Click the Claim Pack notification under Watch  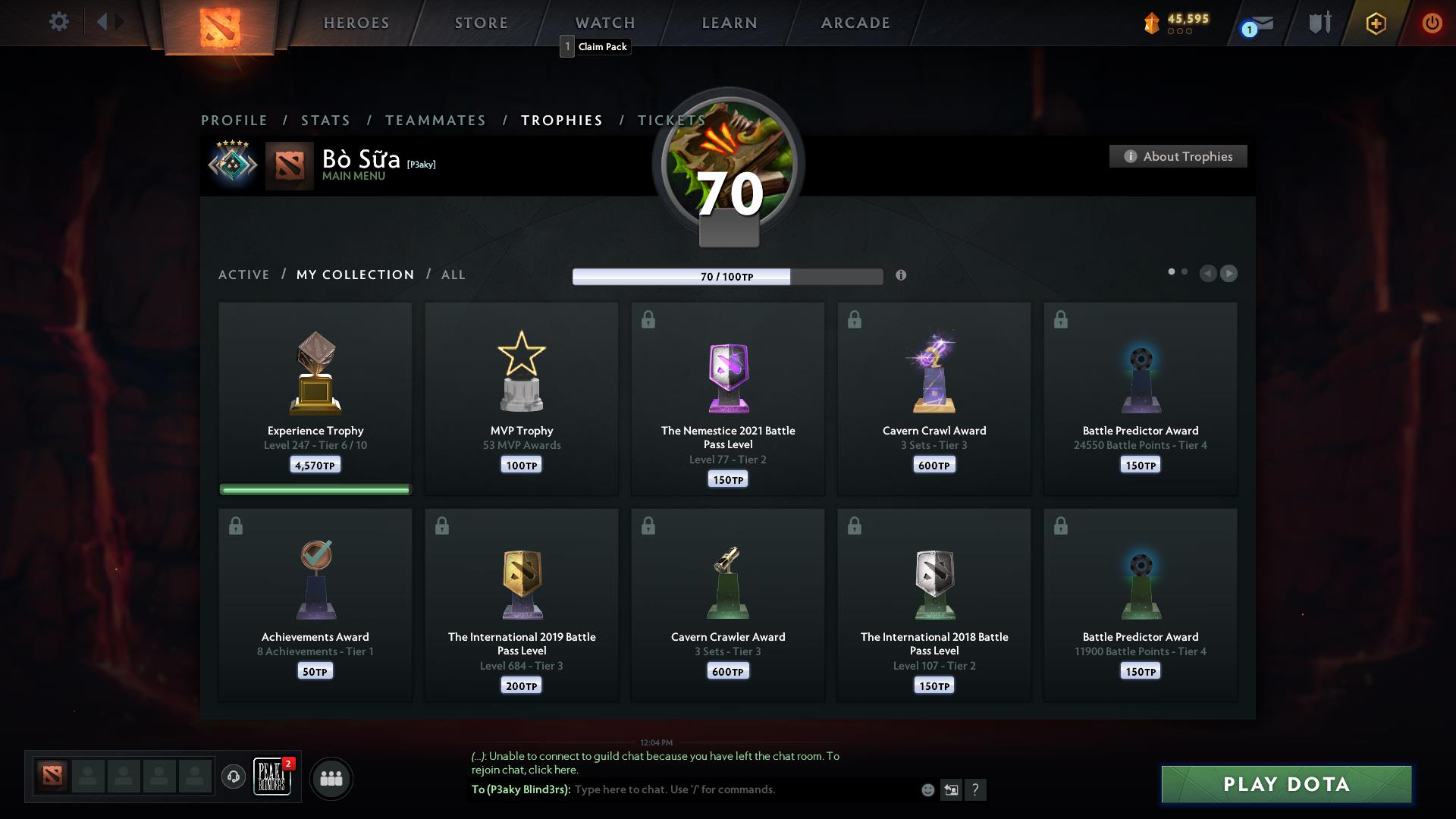click(595, 46)
